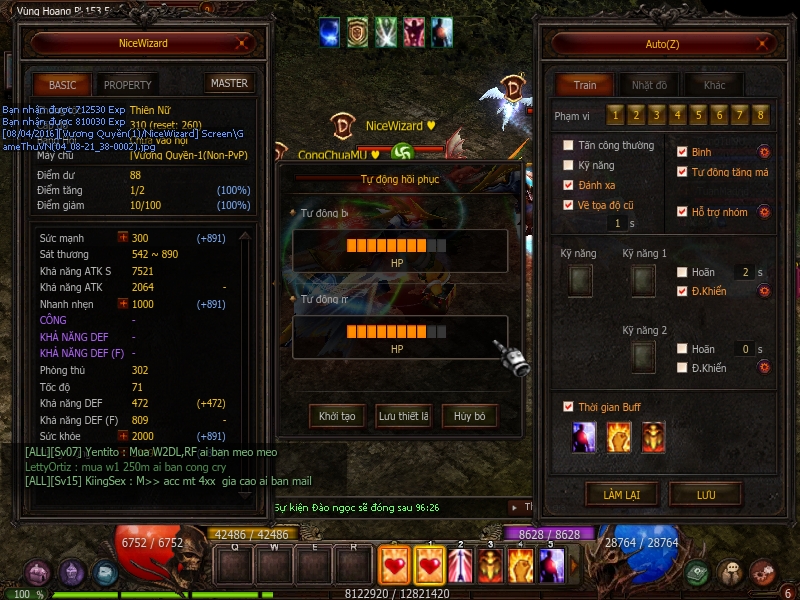Add a point to Nhanh nhẹn
The image size is (800, 600).
tap(123, 304)
